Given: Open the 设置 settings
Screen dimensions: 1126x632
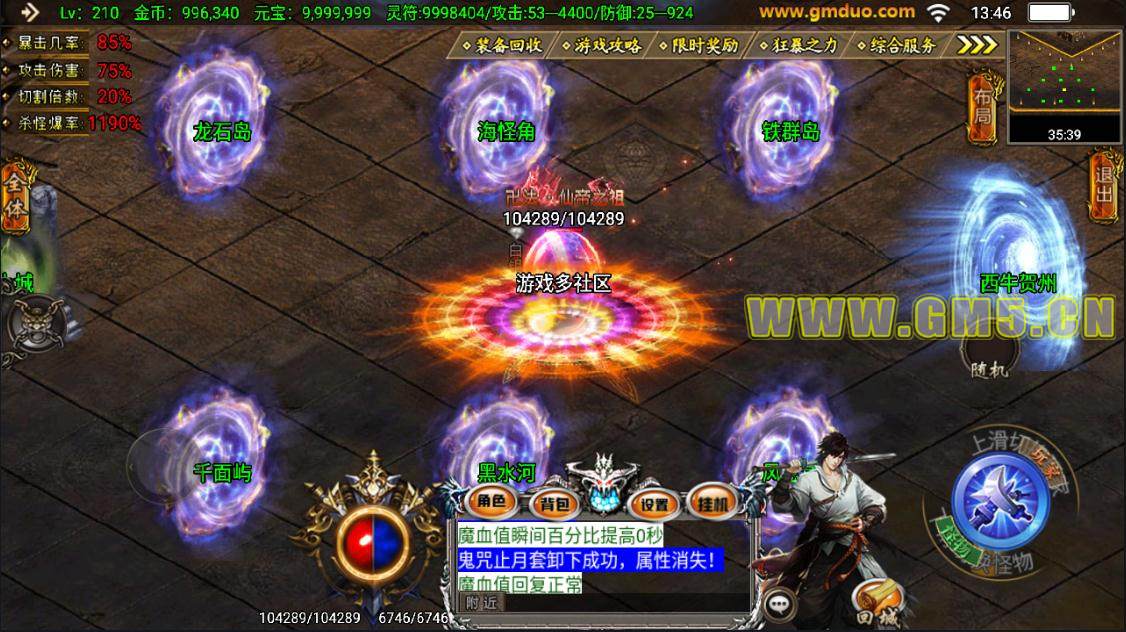Looking at the screenshot, I should point(655,504).
